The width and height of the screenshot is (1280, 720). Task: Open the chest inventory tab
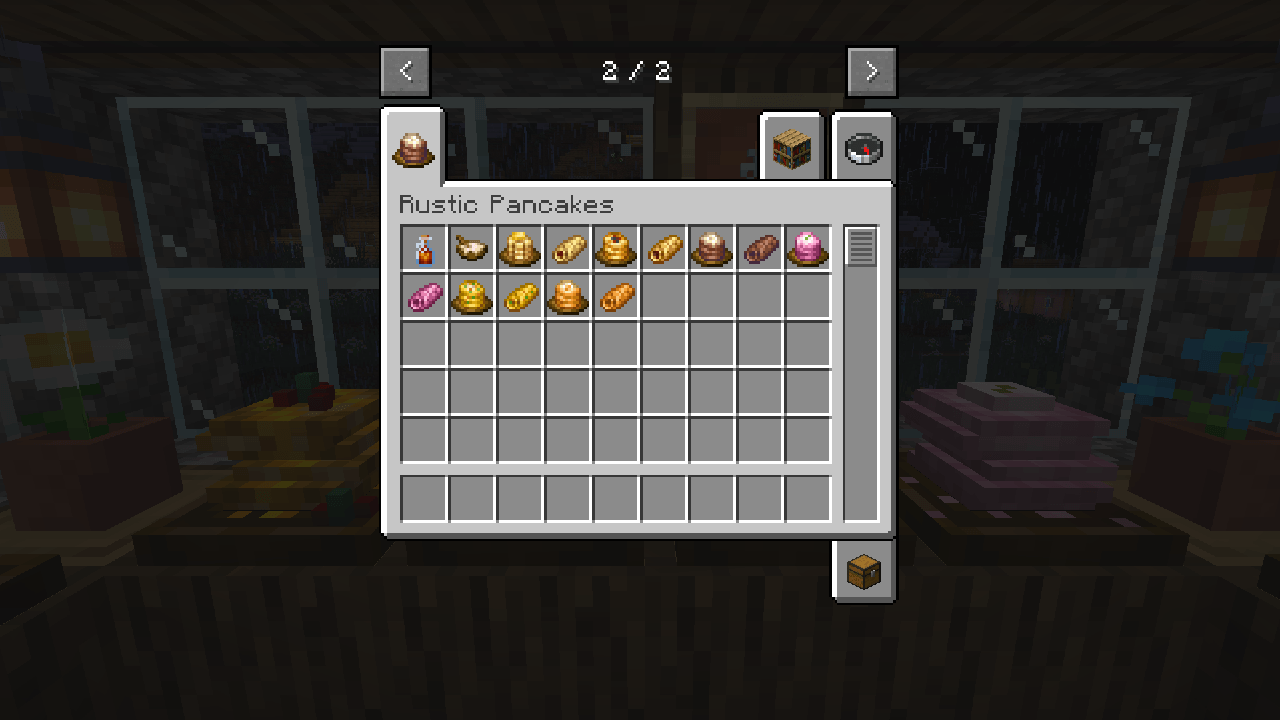(x=863, y=572)
